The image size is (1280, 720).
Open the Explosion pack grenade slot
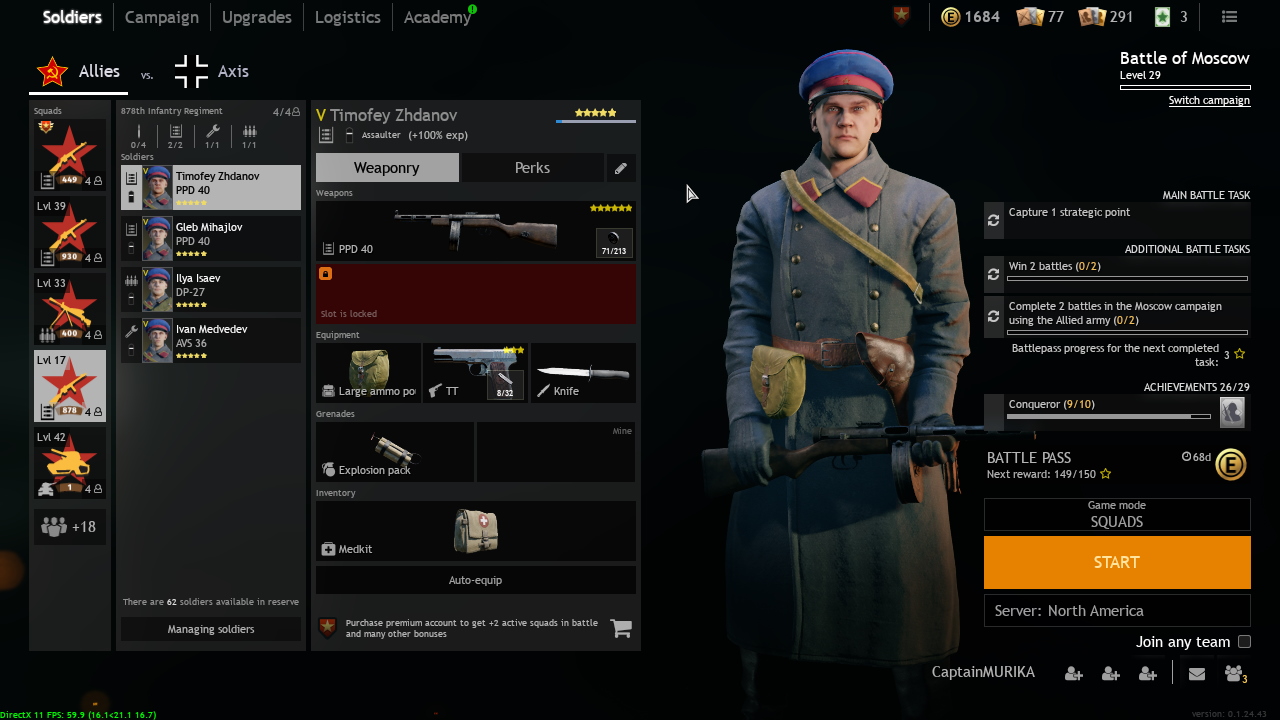click(x=395, y=452)
